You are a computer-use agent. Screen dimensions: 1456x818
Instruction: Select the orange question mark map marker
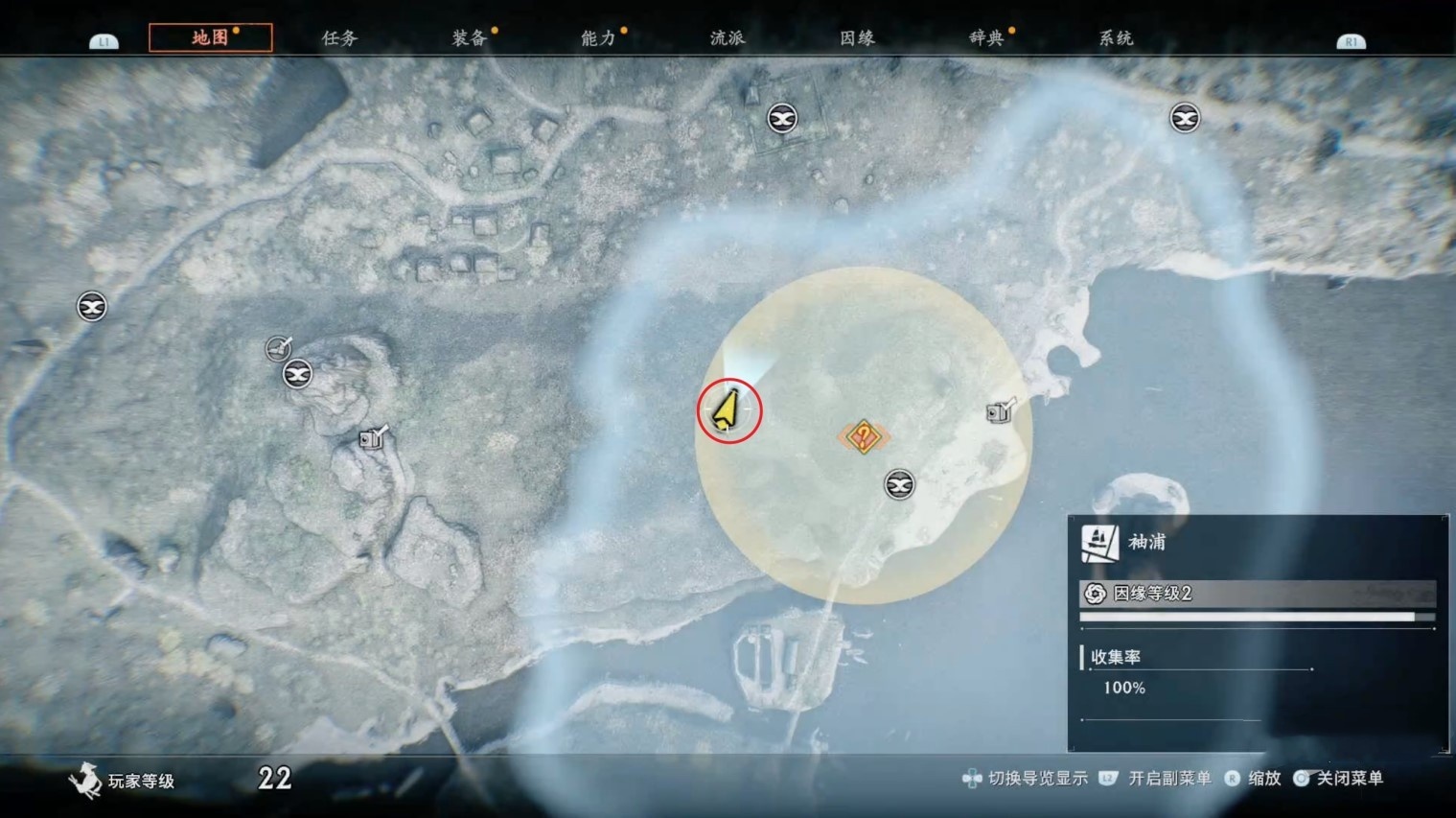point(864,437)
